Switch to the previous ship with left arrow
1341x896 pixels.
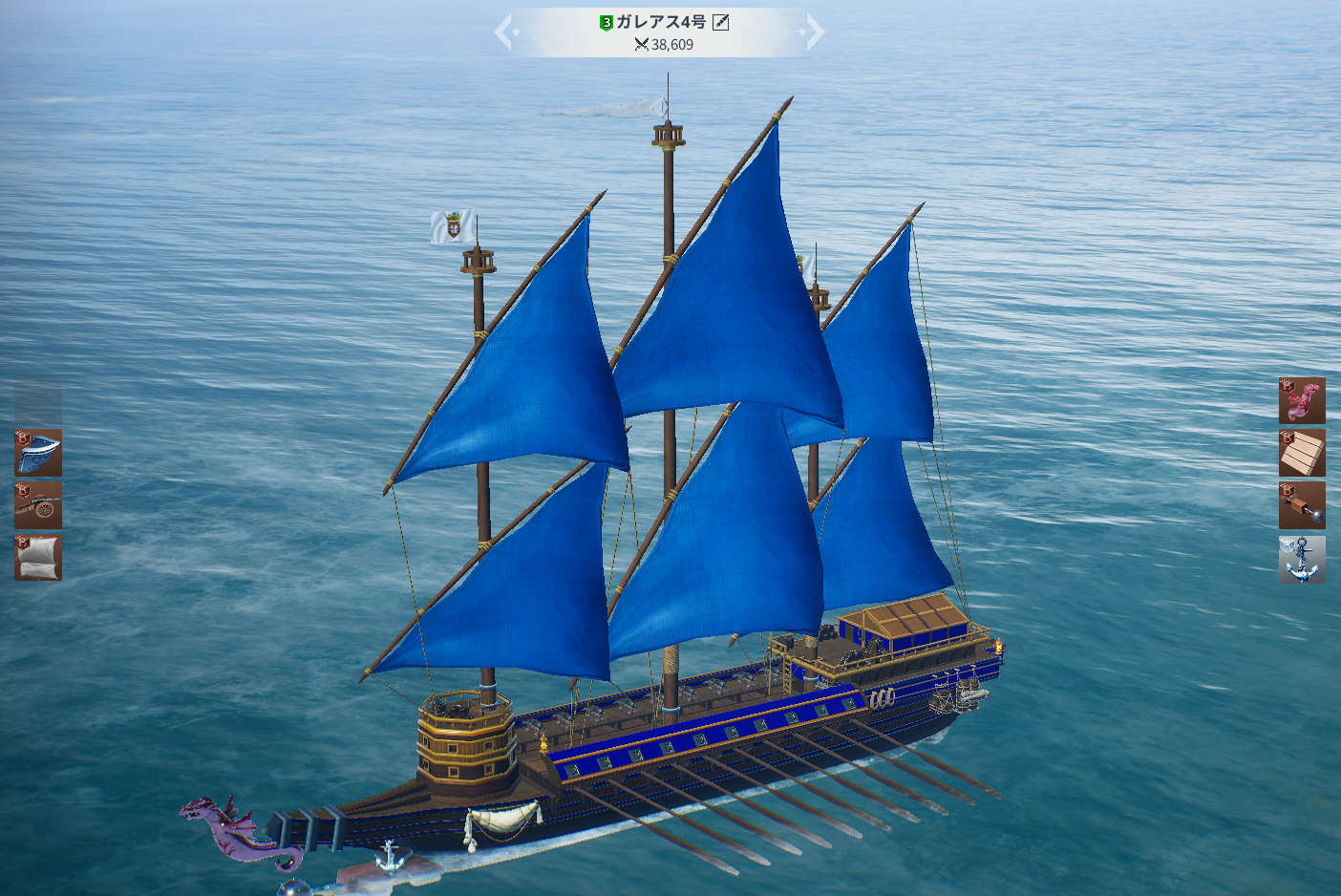pos(504,32)
